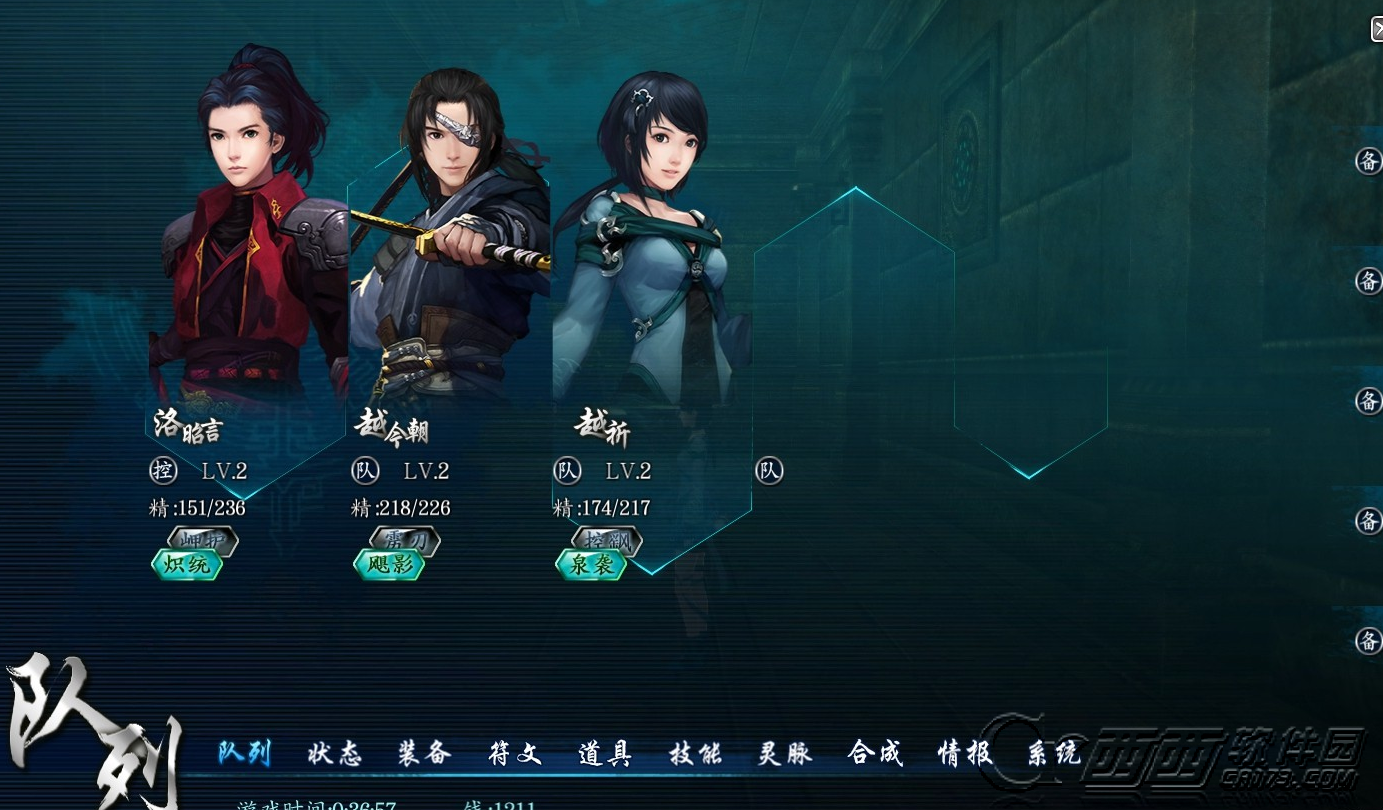Image resolution: width=1383 pixels, height=810 pixels.
Task: Click the 炽统 stance badge
Action: (x=187, y=565)
